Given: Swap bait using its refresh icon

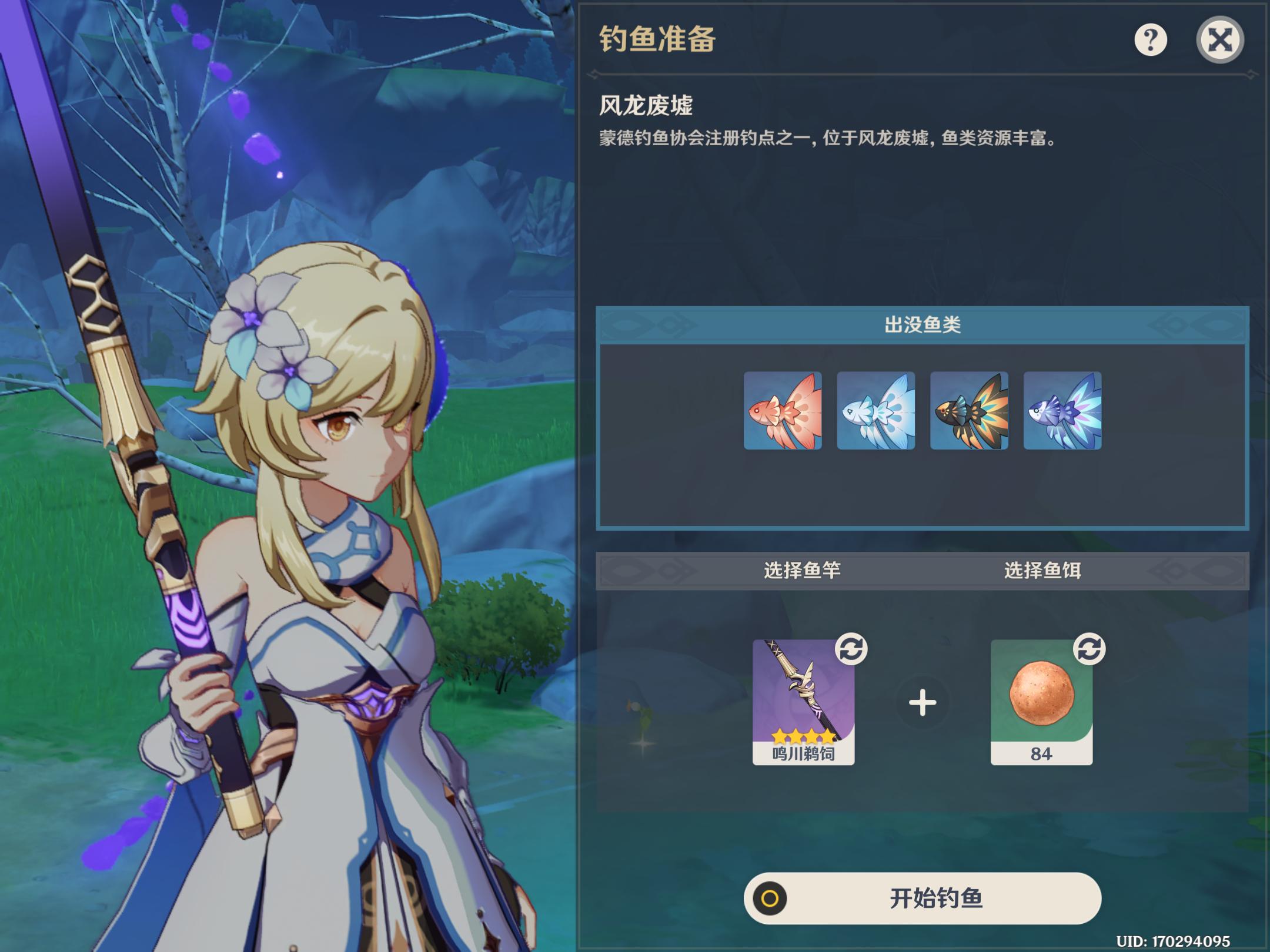Looking at the screenshot, I should pos(1089,649).
